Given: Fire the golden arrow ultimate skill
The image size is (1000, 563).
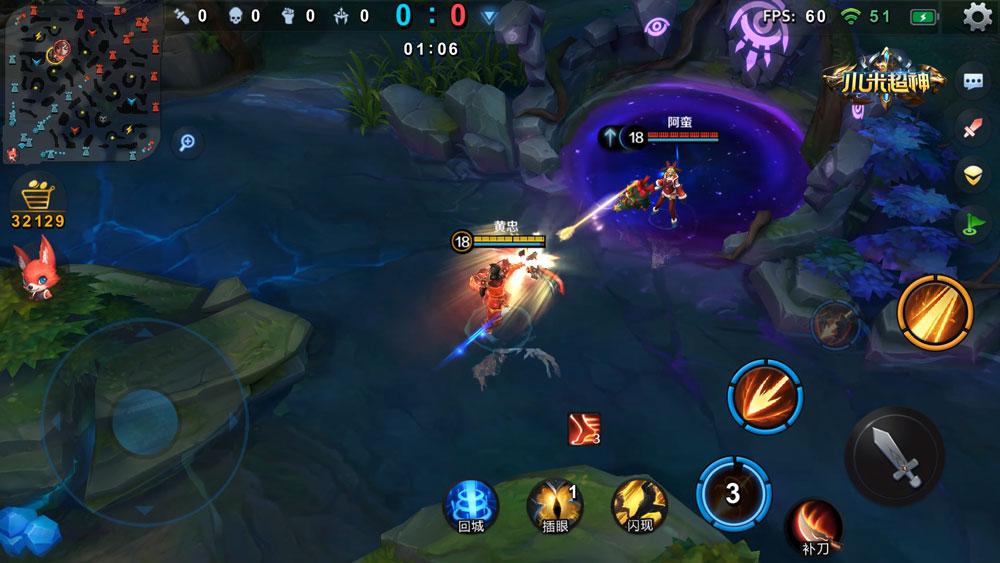Looking at the screenshot, I should [x=936, y=310].
